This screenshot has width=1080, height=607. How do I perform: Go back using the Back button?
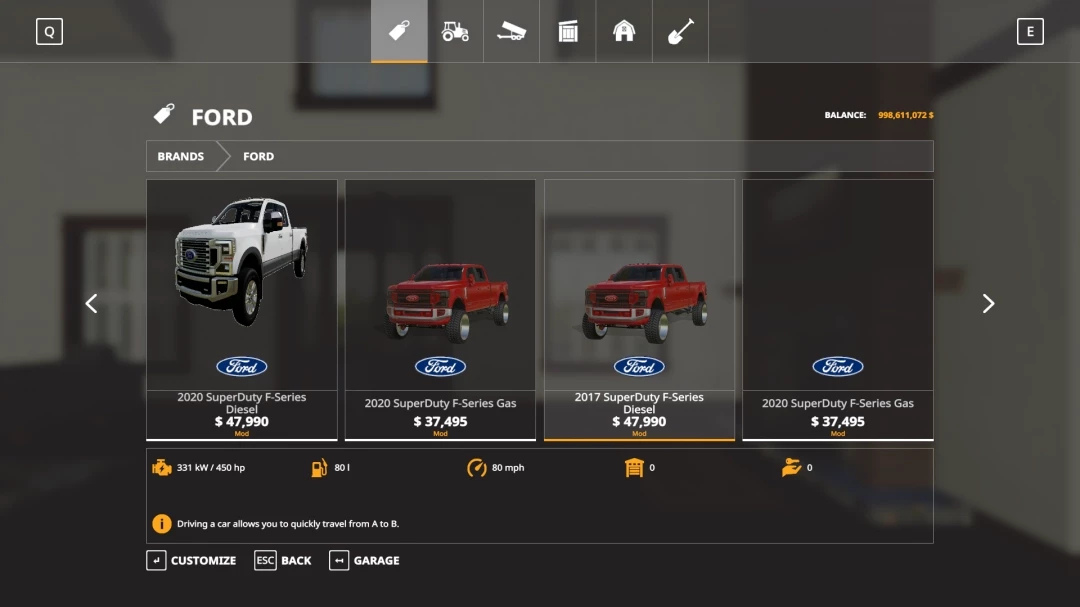tap(283, 561)
